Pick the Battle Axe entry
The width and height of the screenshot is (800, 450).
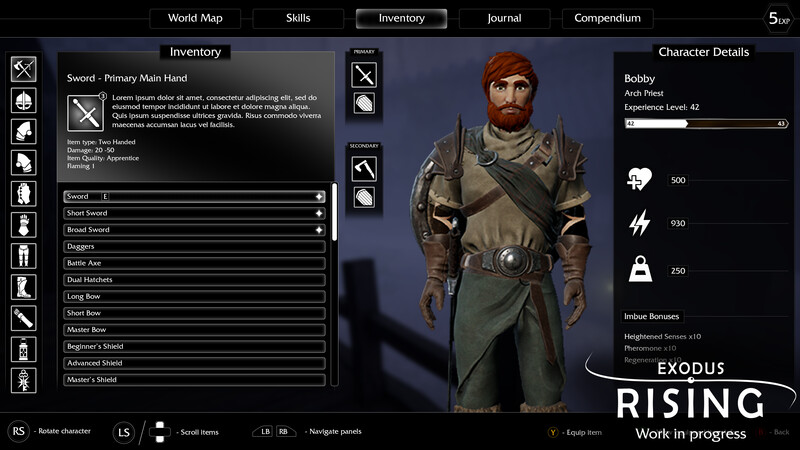pyautogui.click(x=194, y=263)
